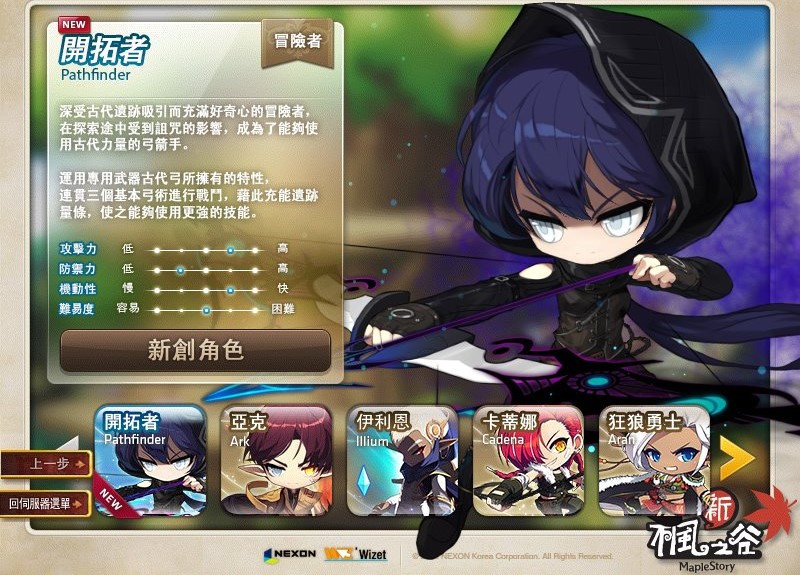800x575 pixels.
Task: Choose the Ark character tile
Action: 276,460
